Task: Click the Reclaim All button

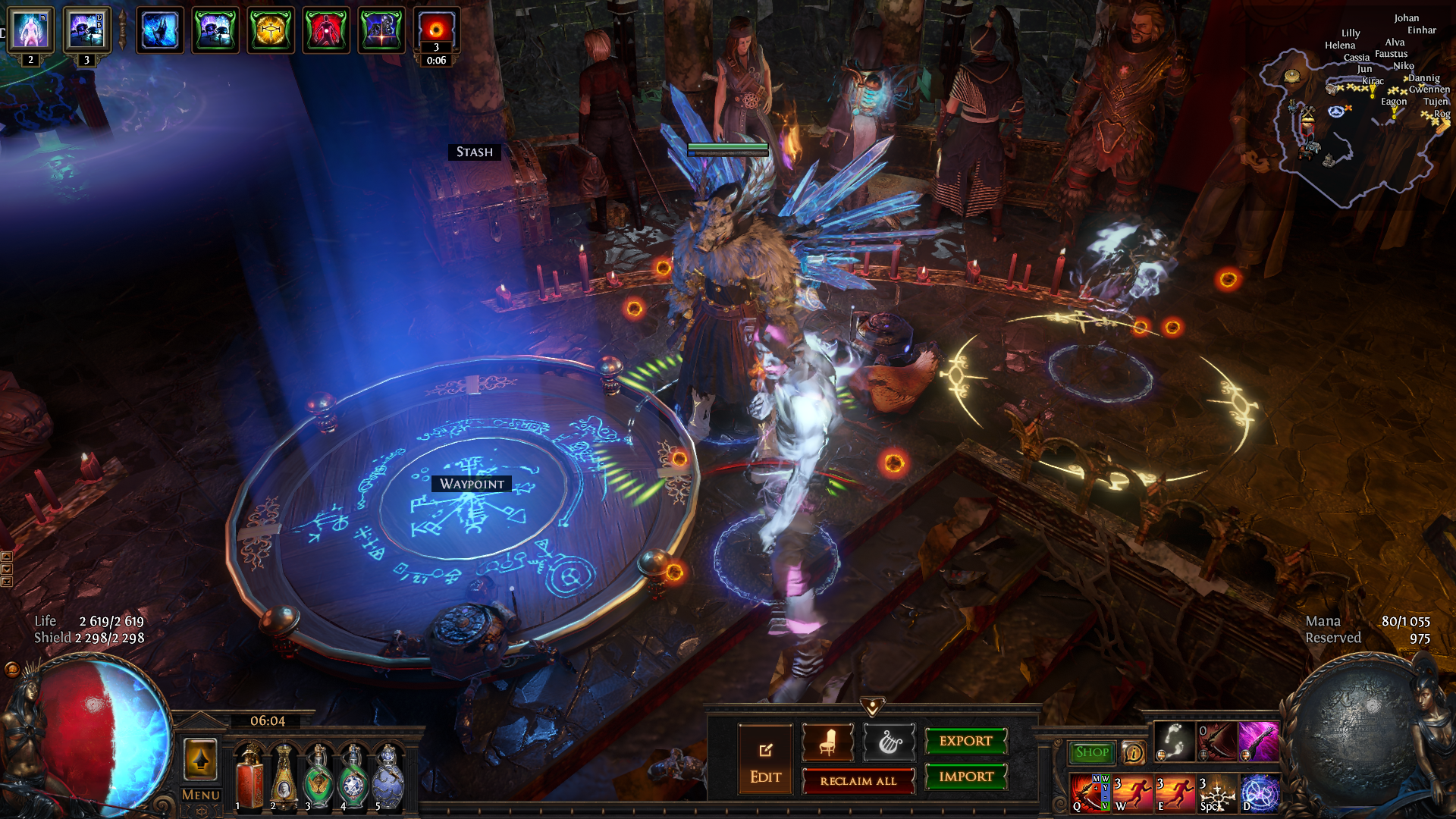Action: (x=858, y=781)
